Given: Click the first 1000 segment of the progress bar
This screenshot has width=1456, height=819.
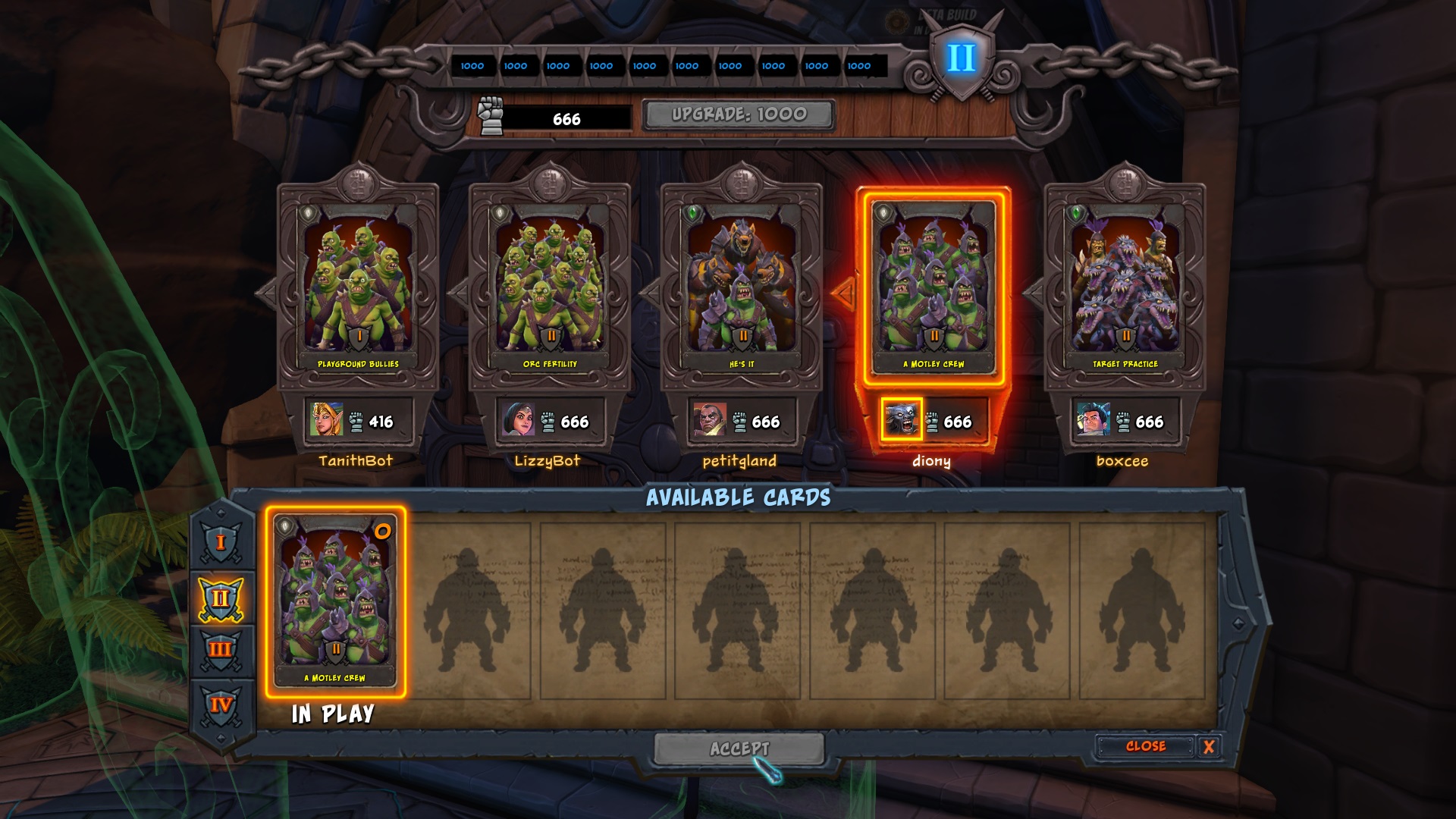Looking at the screenshot, I should (x=473, y=66).
